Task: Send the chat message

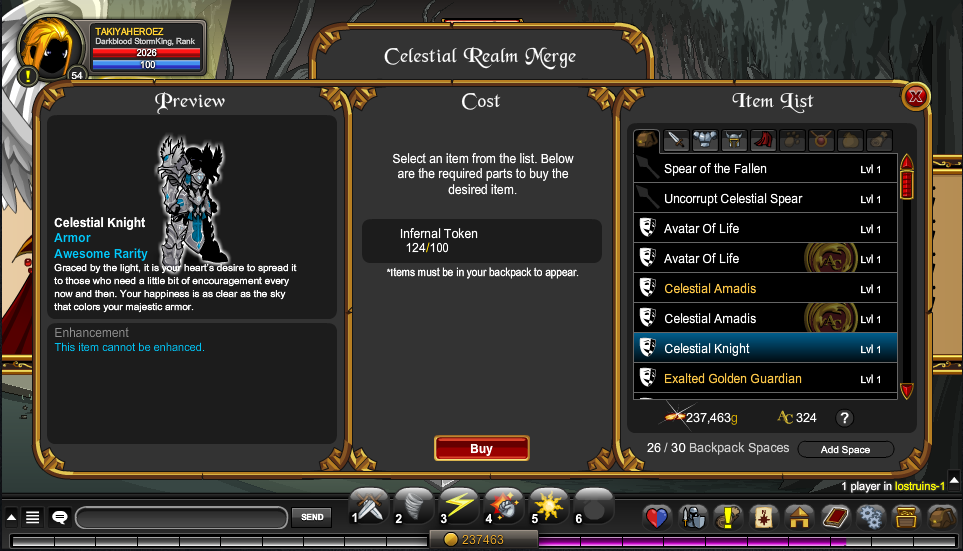Action: [312, 517]
